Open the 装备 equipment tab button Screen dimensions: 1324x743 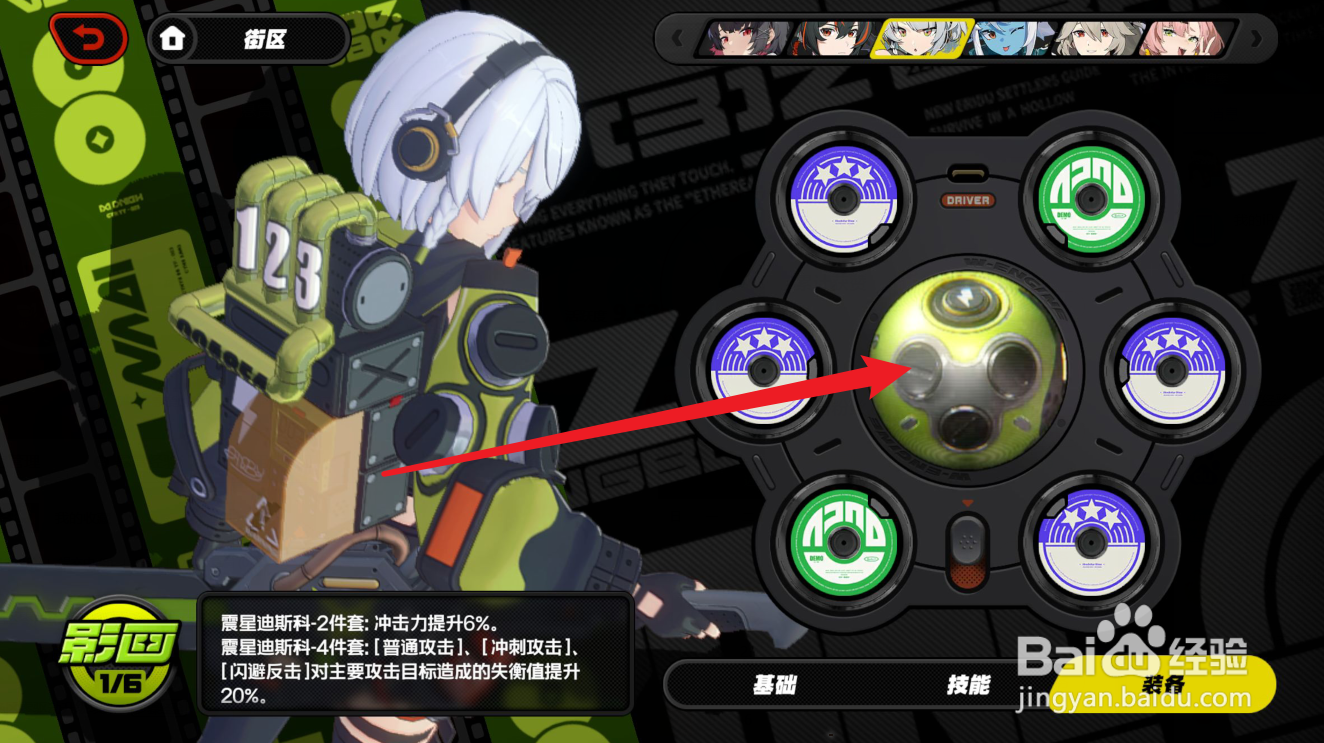pyautogui.click(x=1166, y=685)
